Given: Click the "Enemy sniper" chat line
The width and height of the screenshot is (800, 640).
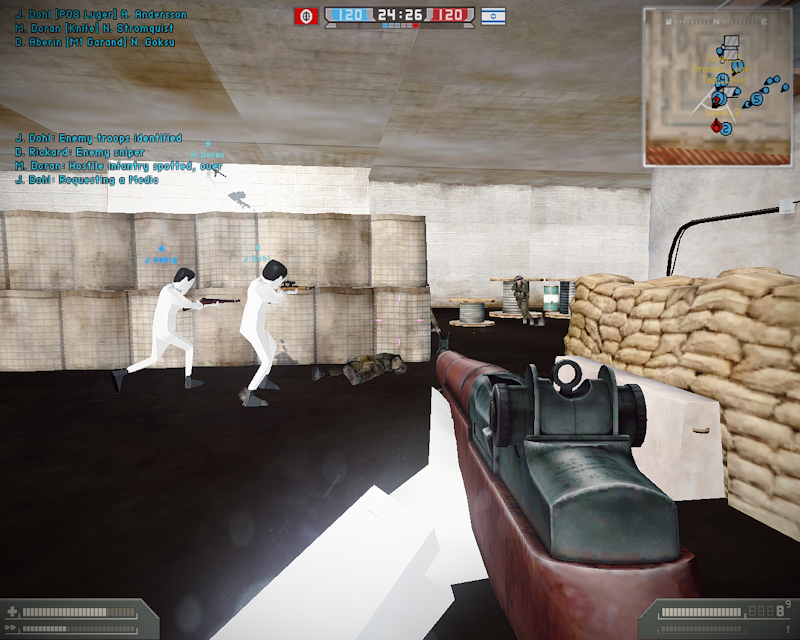Looking at the screenshot, I should (80, 152).
